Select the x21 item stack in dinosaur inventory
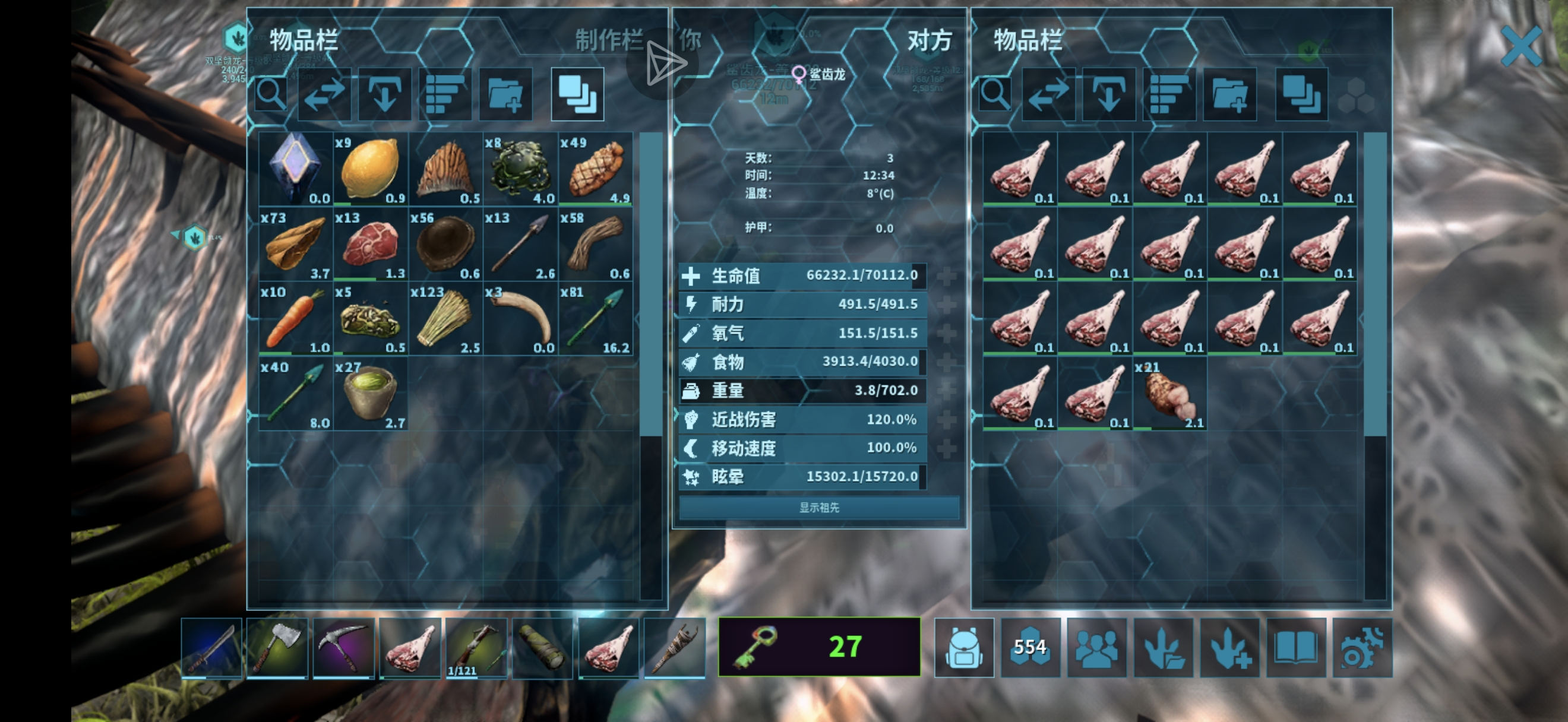 point(1169,394)
